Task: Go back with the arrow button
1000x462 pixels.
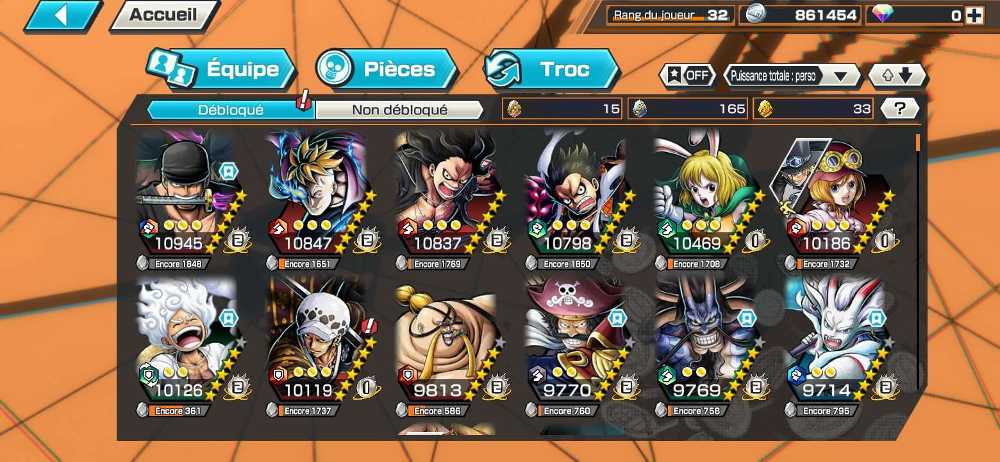Action: pyautogui.click(x=62, y=15)
